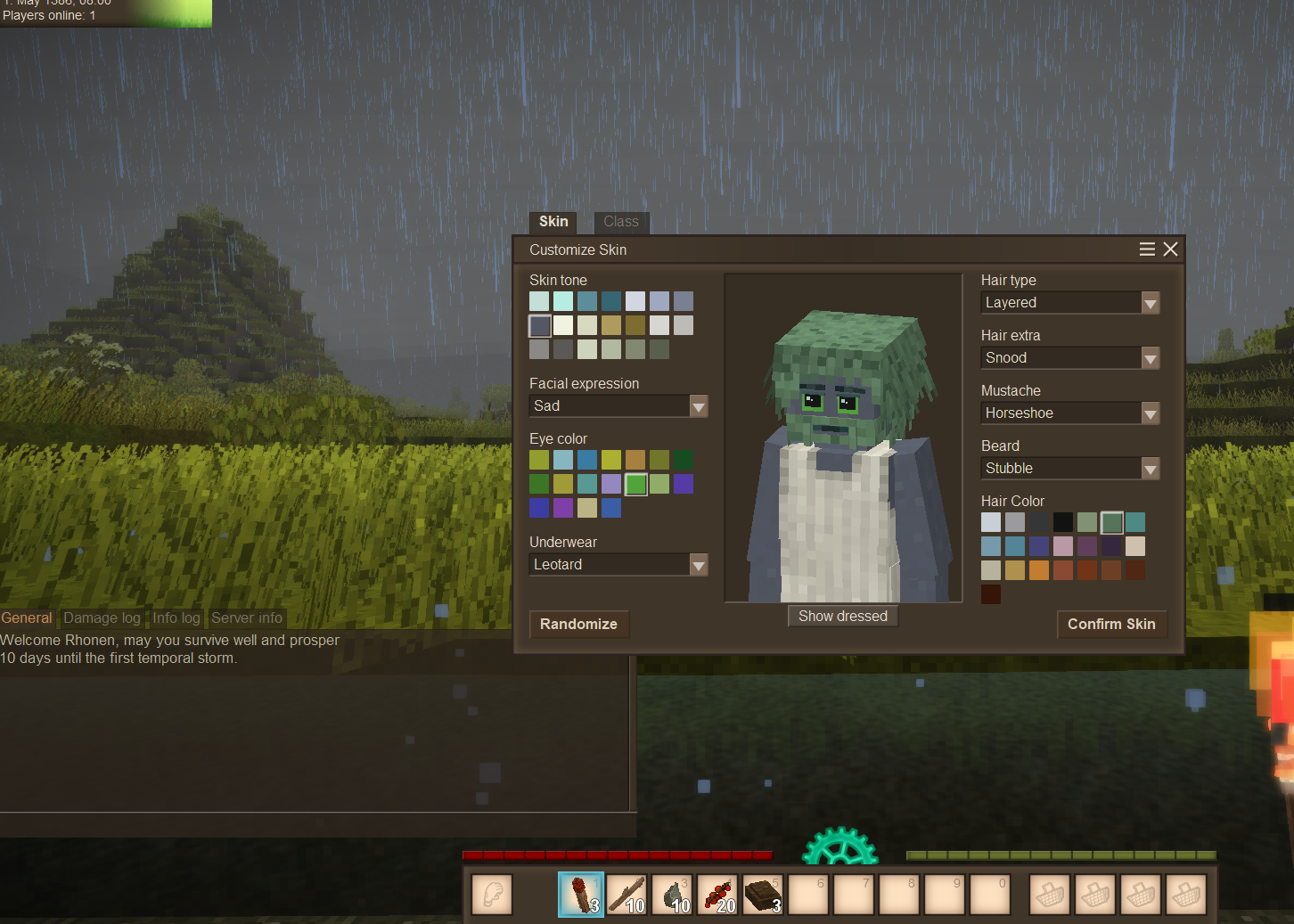Switch to the Damage log chat tab
The image size is (1294, 924).
pos(102,617)
